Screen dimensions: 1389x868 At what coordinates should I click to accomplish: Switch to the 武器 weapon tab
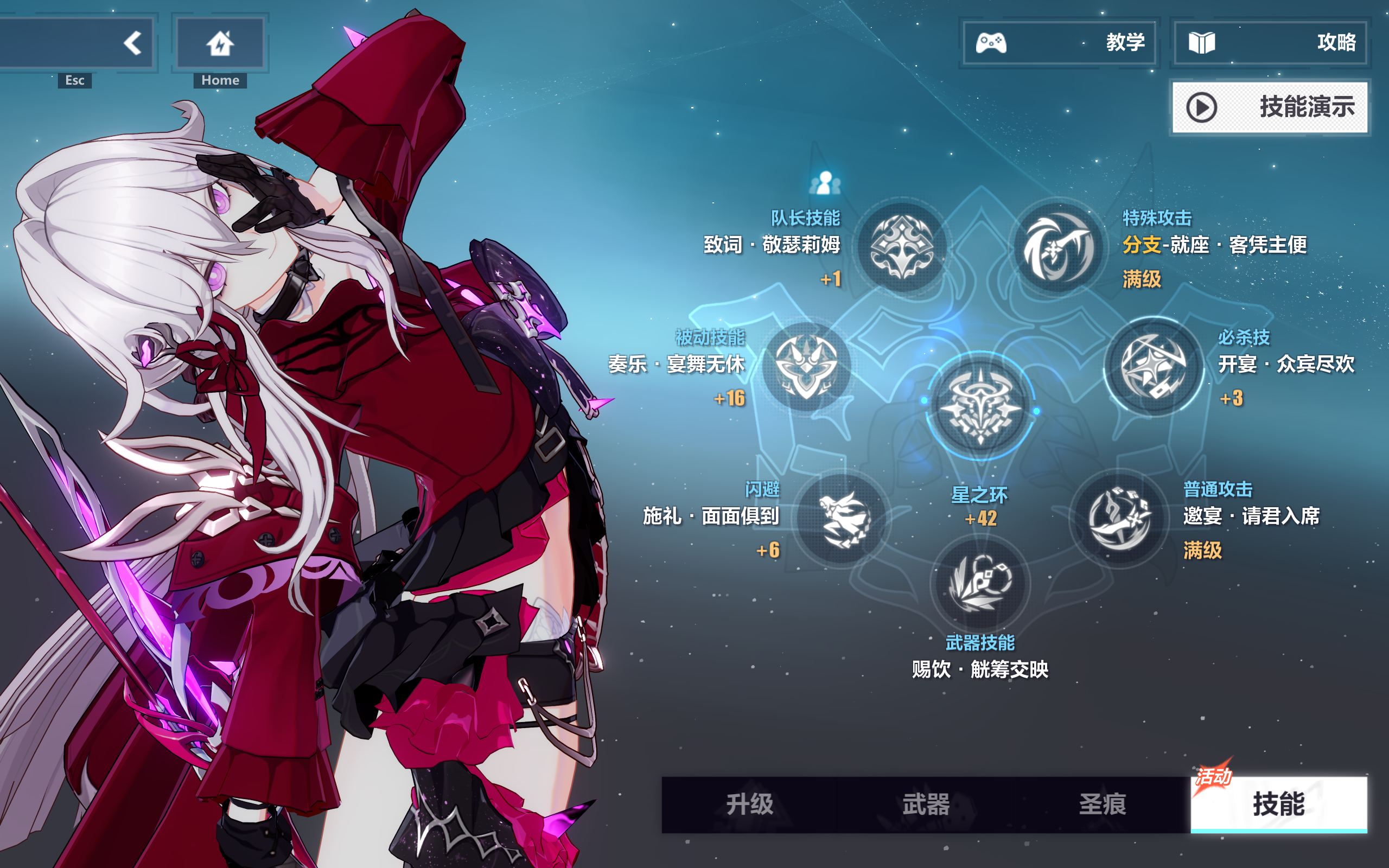click(x=926, y=805)
